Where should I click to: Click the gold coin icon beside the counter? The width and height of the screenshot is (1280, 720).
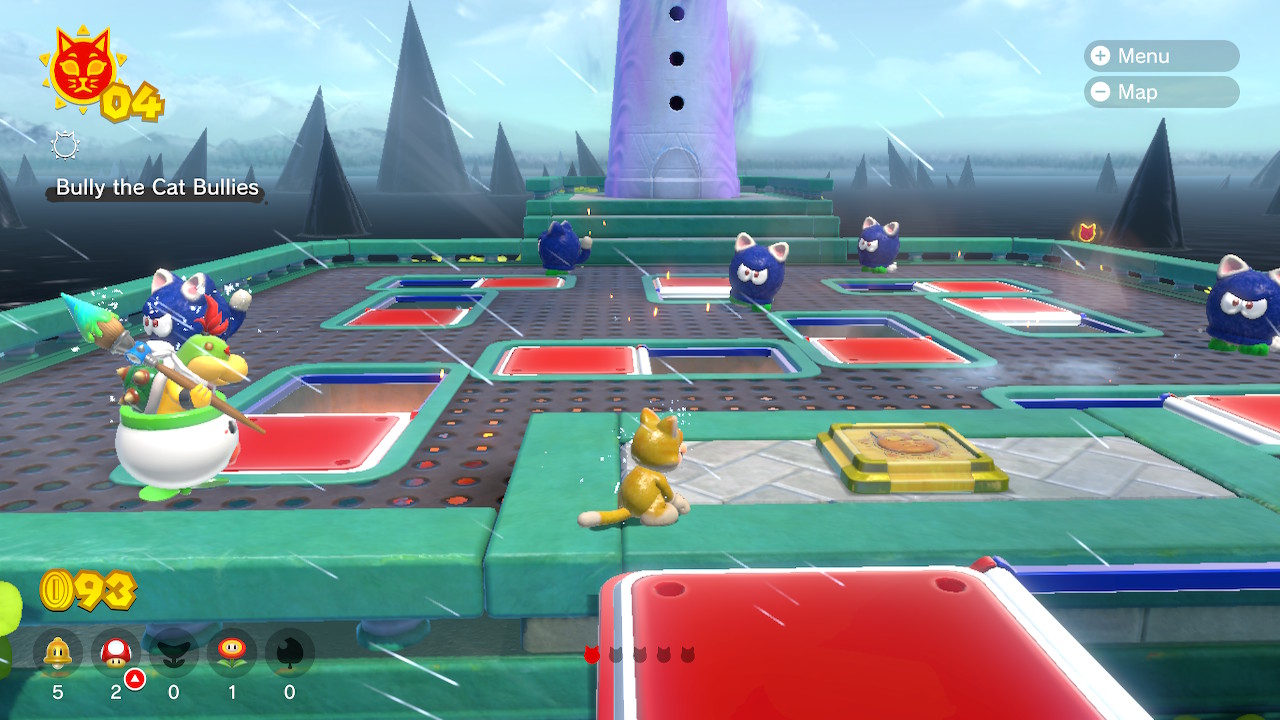tap(55, 590)
